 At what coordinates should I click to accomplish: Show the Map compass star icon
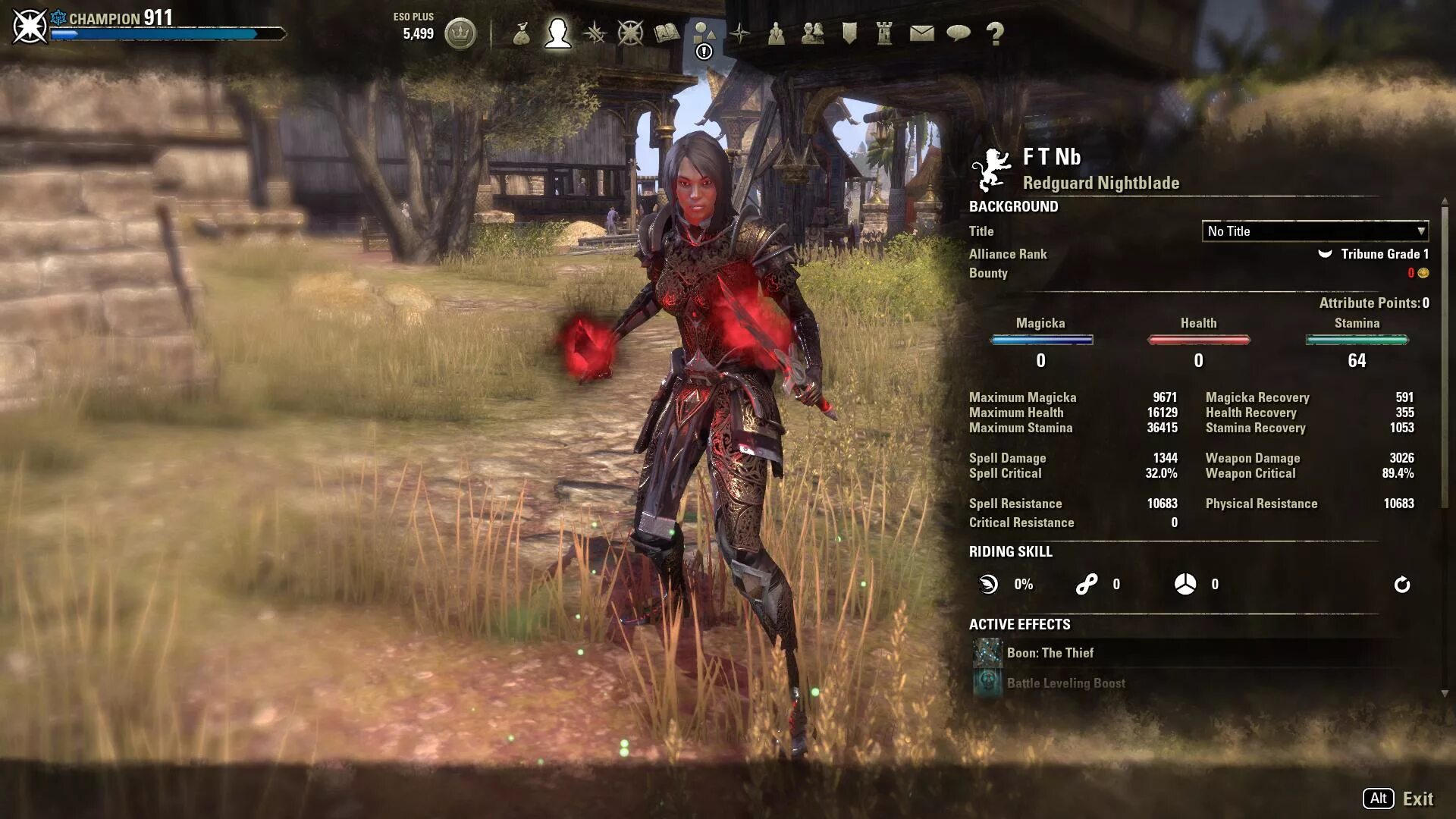point(740,33)
